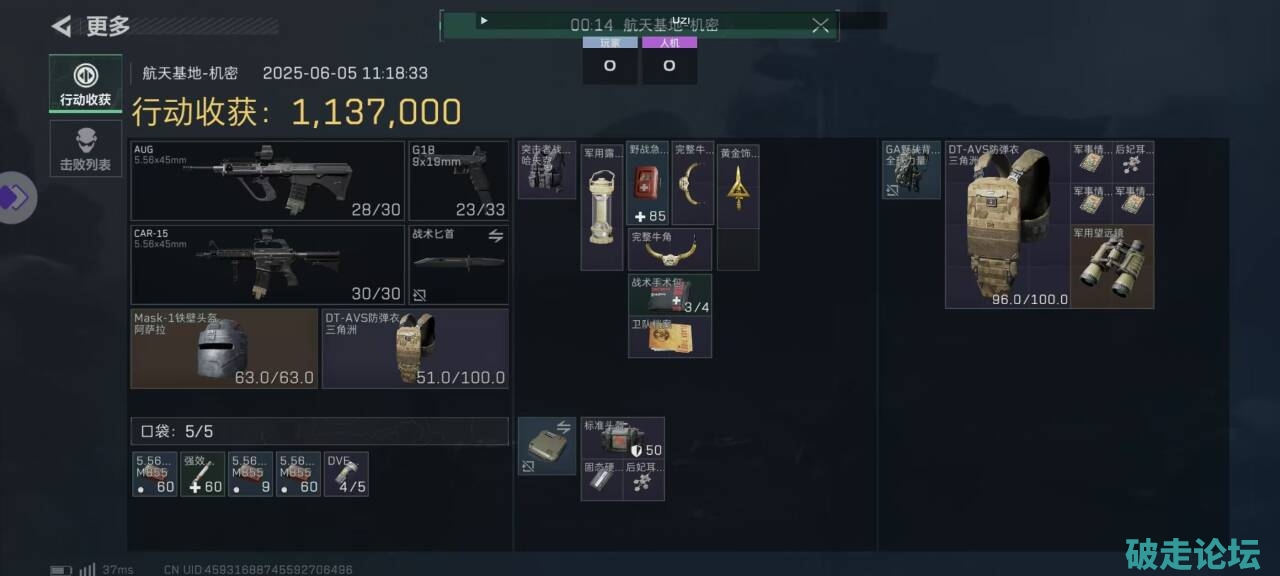Viewport: 1280px width, 576px height.
Task: Expand the purple double-arrow side panel
Action: click(x=15, y=197)
